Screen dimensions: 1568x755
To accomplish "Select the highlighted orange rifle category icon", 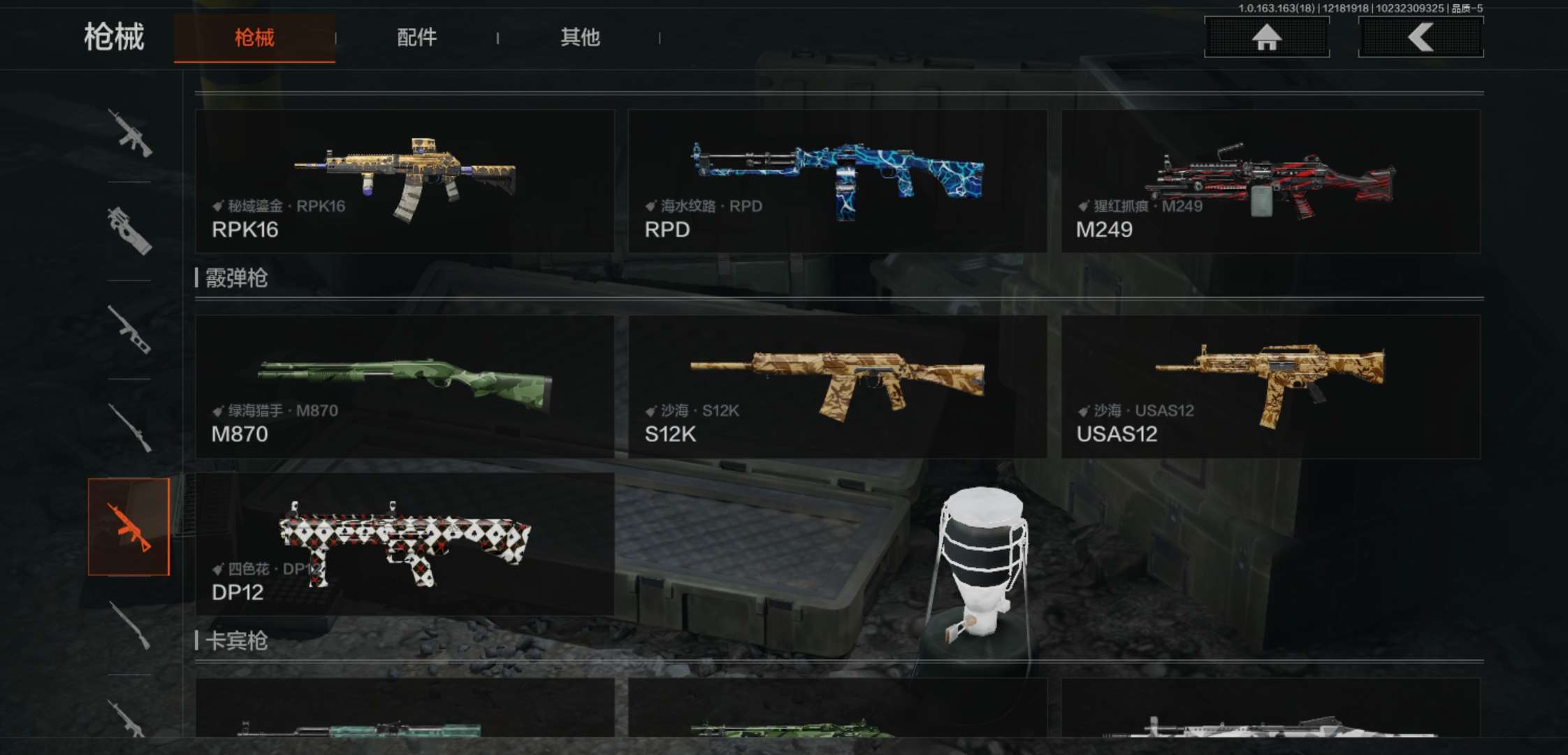I will [129, 527].
